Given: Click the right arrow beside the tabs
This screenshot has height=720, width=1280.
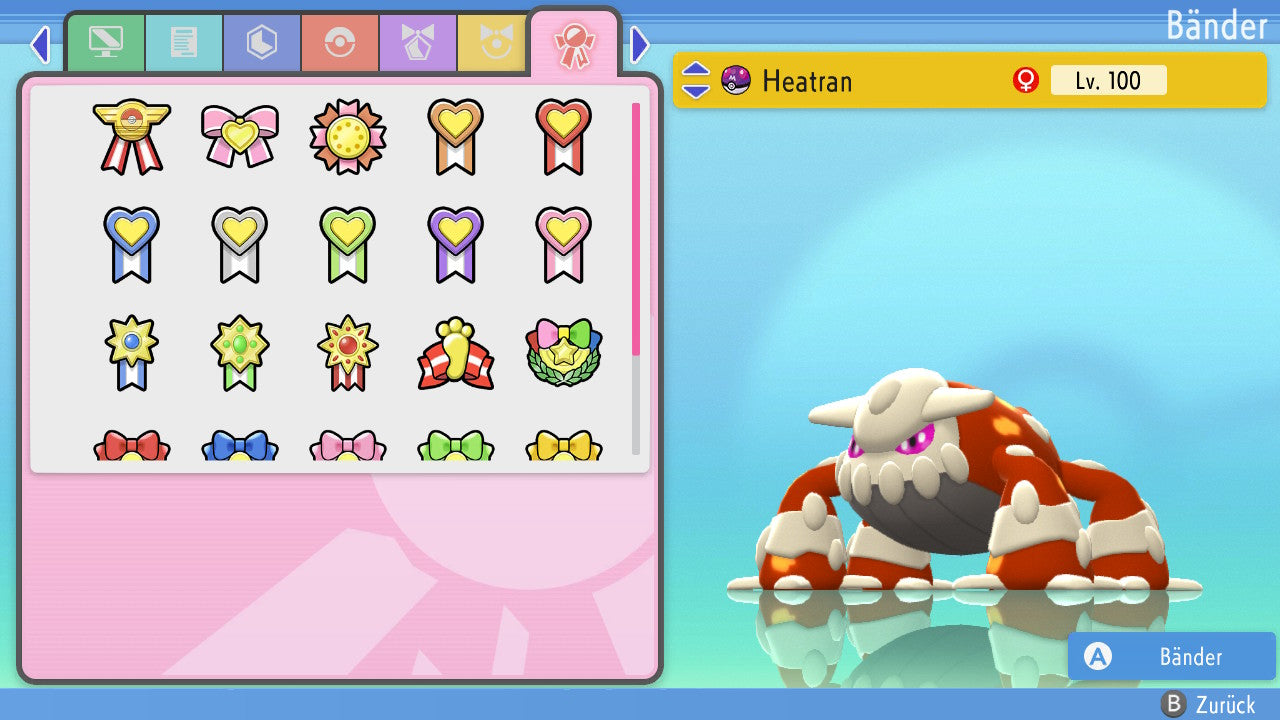Looking at the screenshot, I should (x=640, y=44).
